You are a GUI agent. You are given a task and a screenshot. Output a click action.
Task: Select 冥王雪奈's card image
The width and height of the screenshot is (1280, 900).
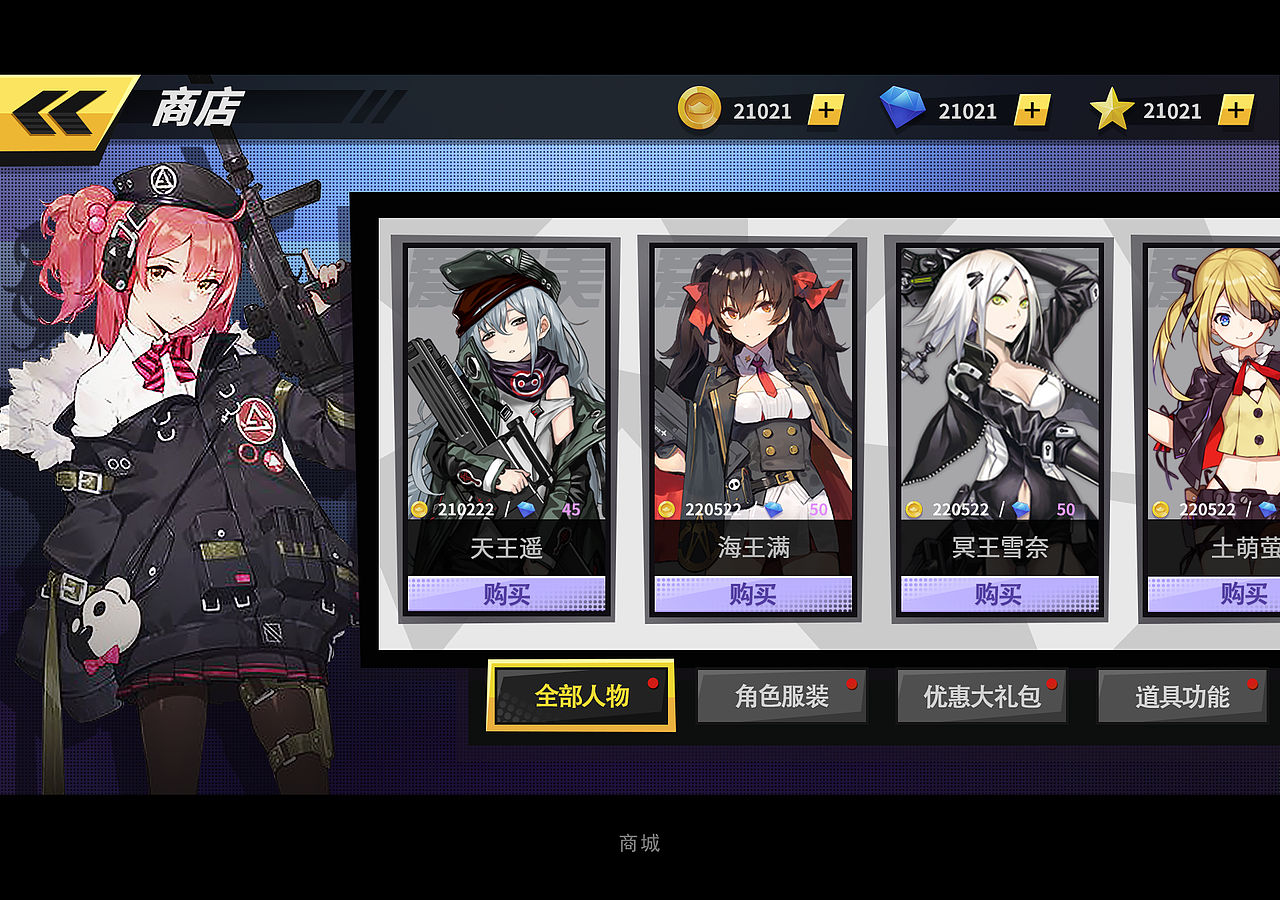click(x=997, y=370)
